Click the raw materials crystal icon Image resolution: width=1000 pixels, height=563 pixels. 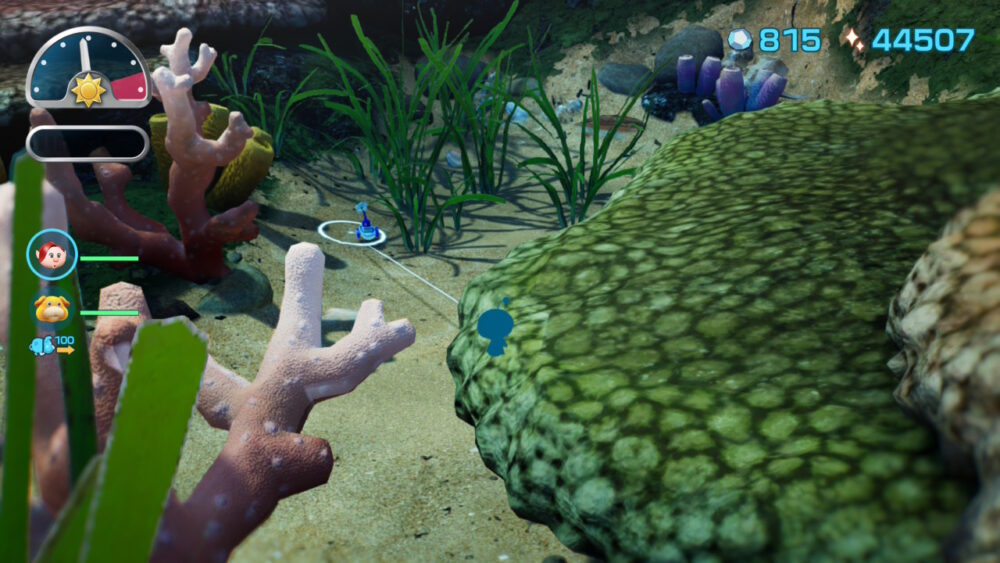[739, 40]
